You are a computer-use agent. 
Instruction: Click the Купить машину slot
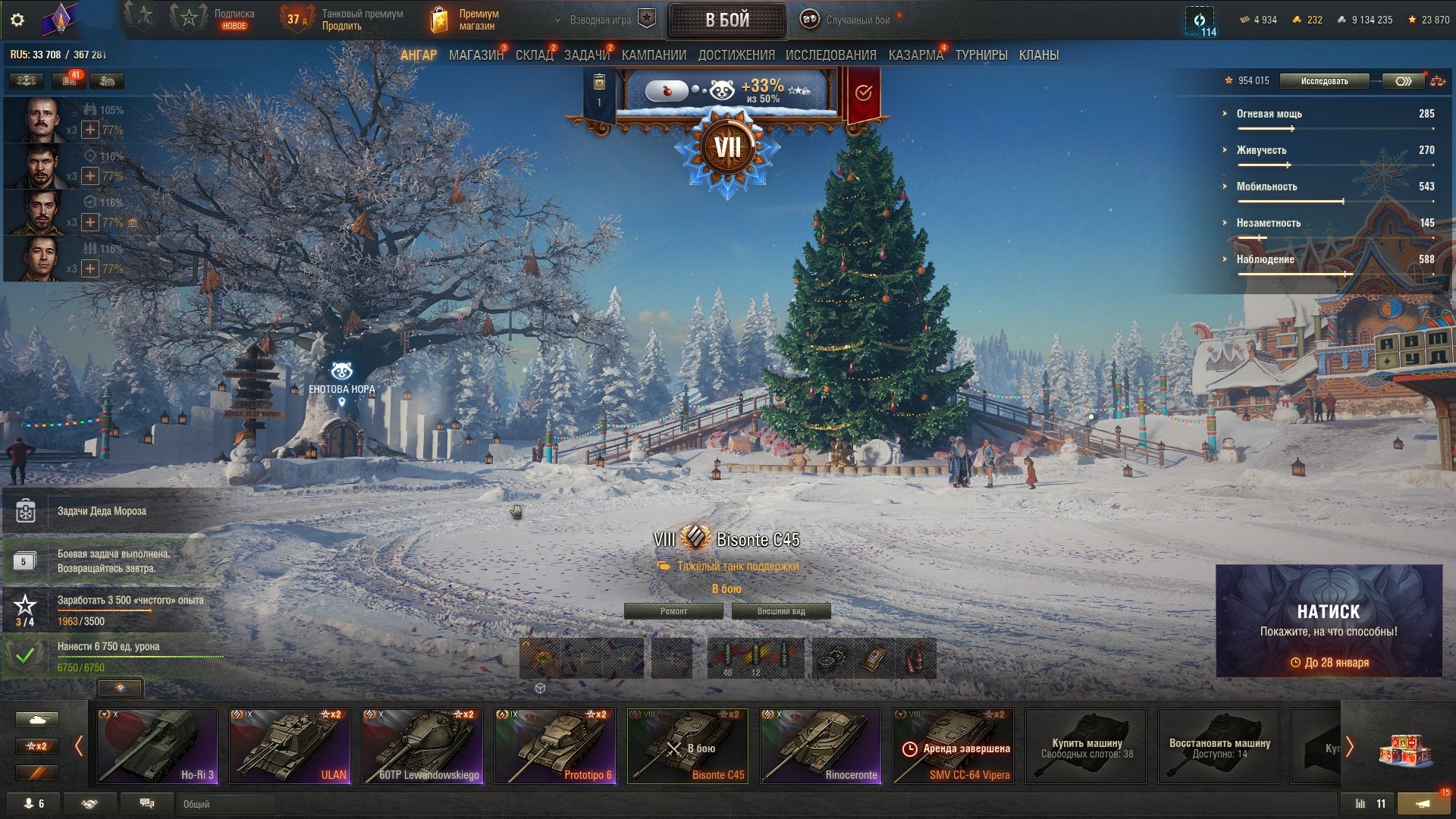point(1086,745)
